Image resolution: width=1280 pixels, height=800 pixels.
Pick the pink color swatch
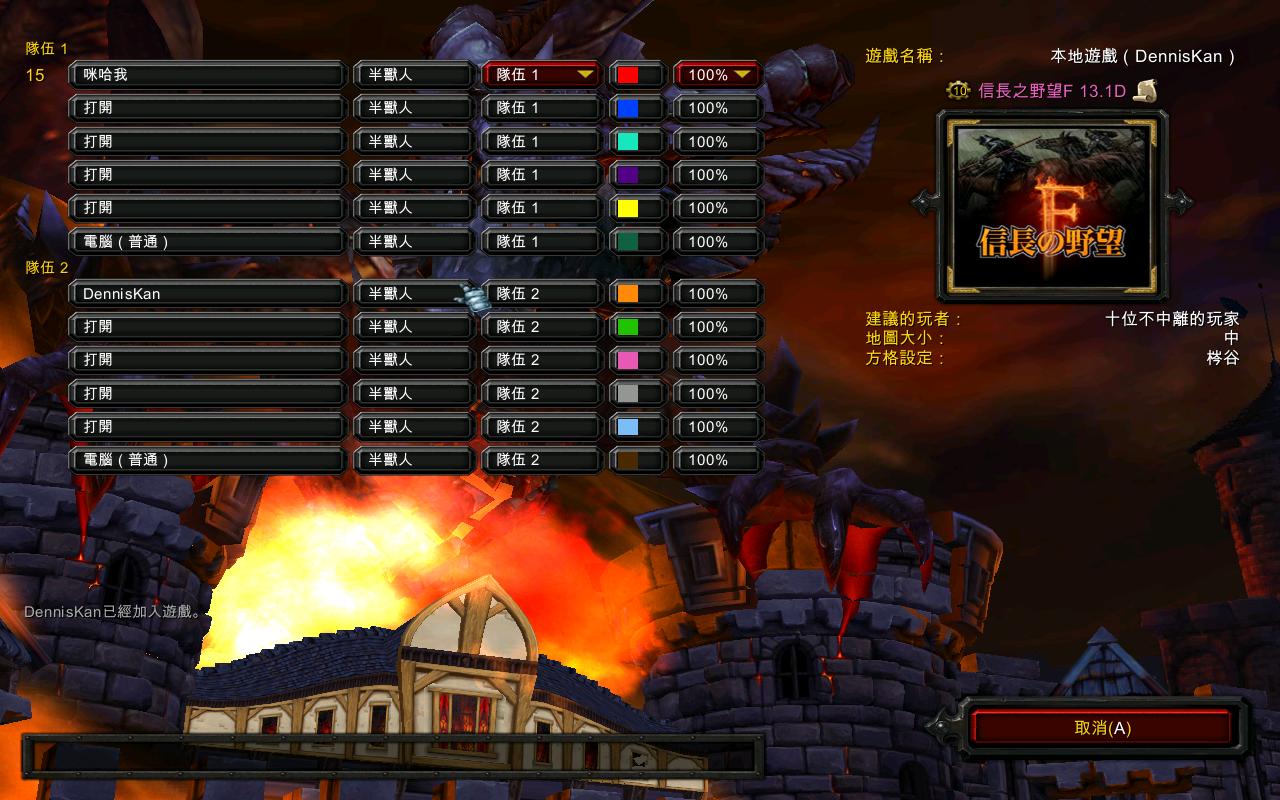[x=628, y=360]
